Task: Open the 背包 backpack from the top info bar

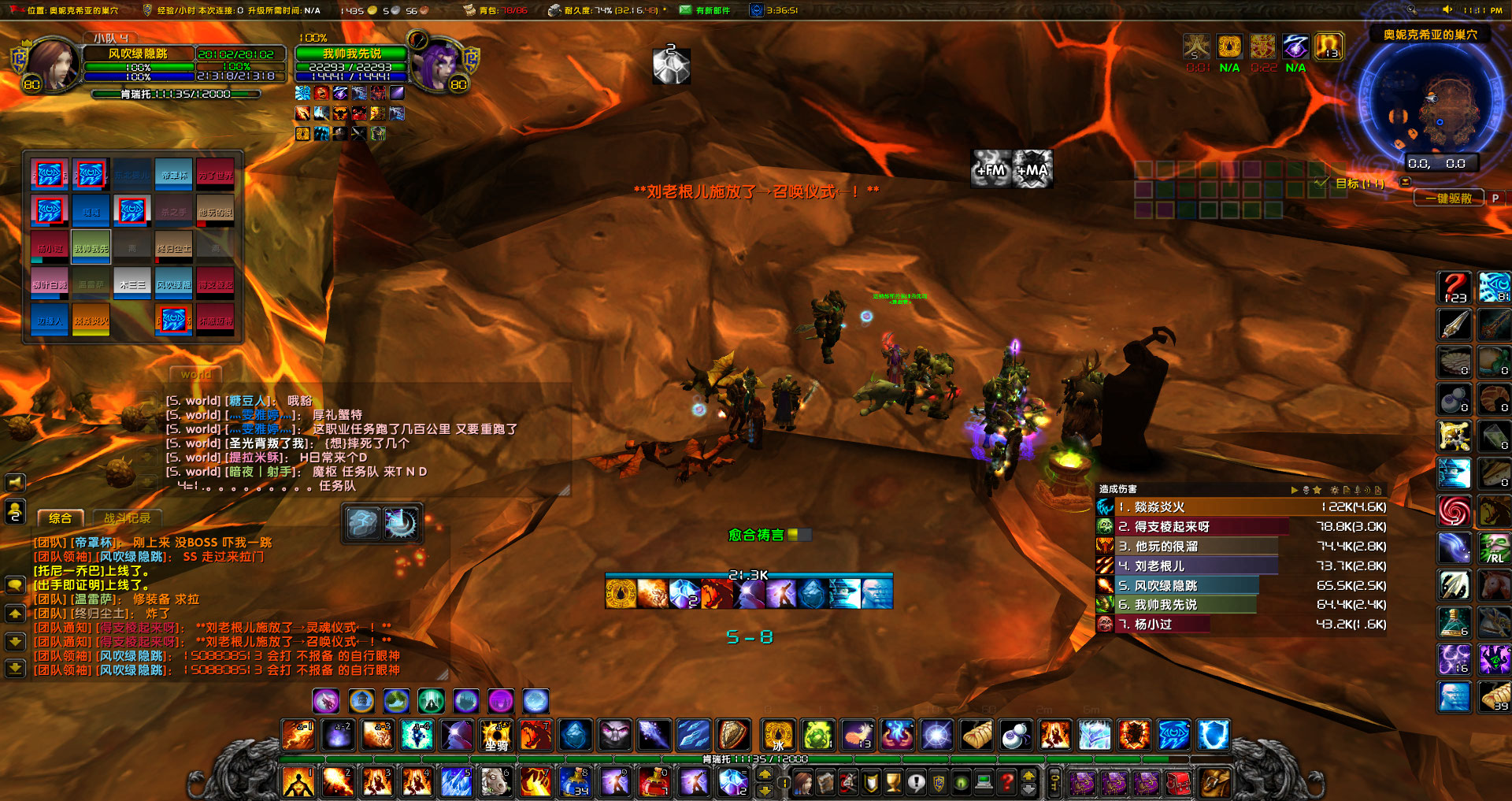Action: pyautogui.click(x=469, y=11)
